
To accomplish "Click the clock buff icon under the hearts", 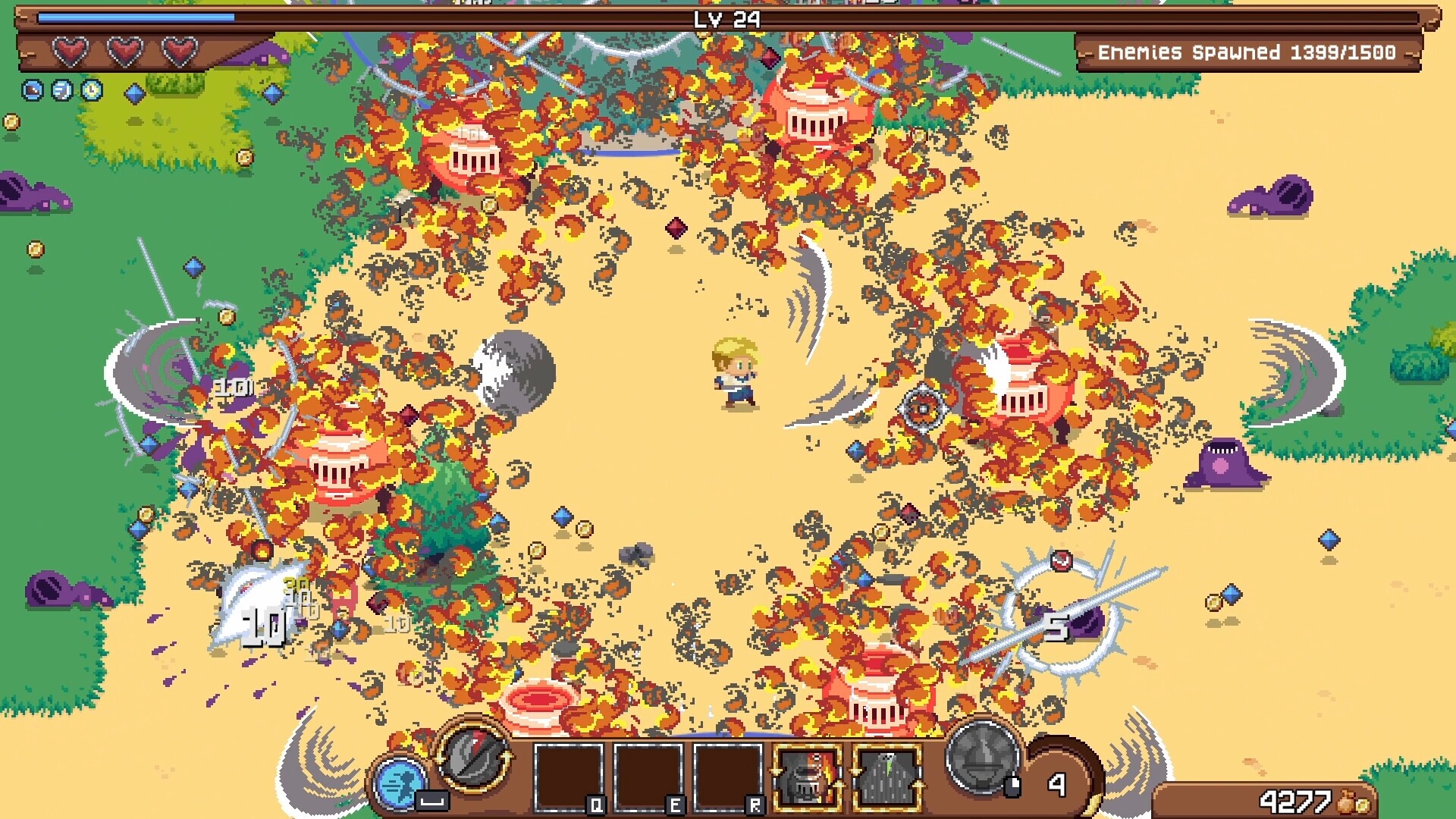I will click(x=92, y=90).
